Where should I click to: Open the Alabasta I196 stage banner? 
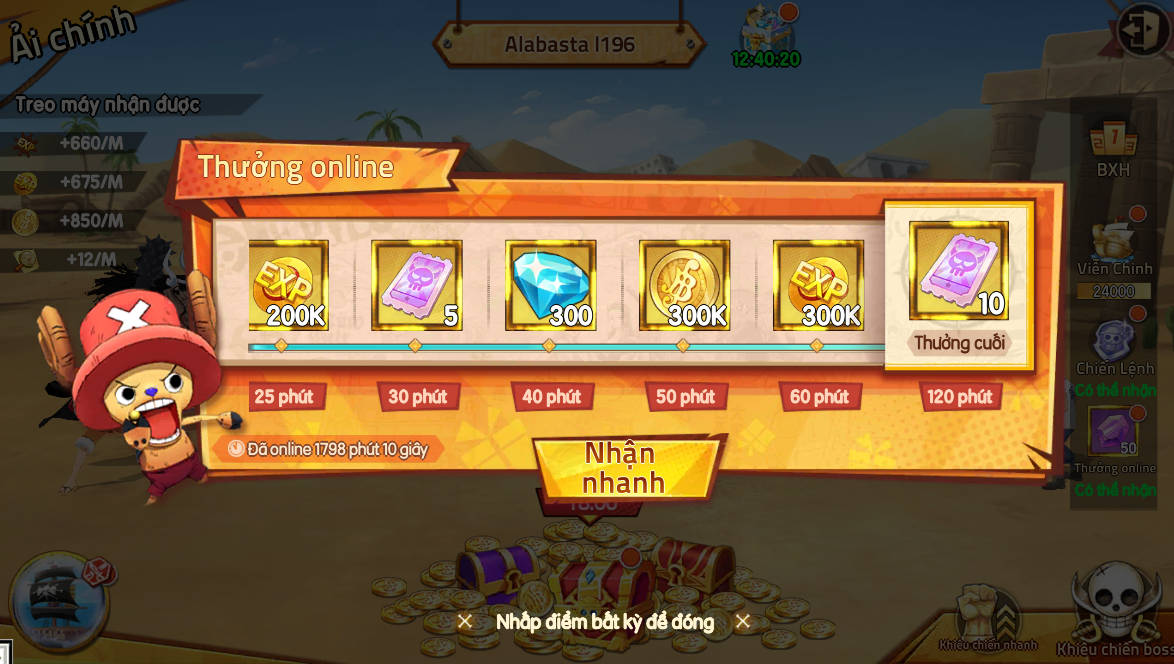(569, 45)
